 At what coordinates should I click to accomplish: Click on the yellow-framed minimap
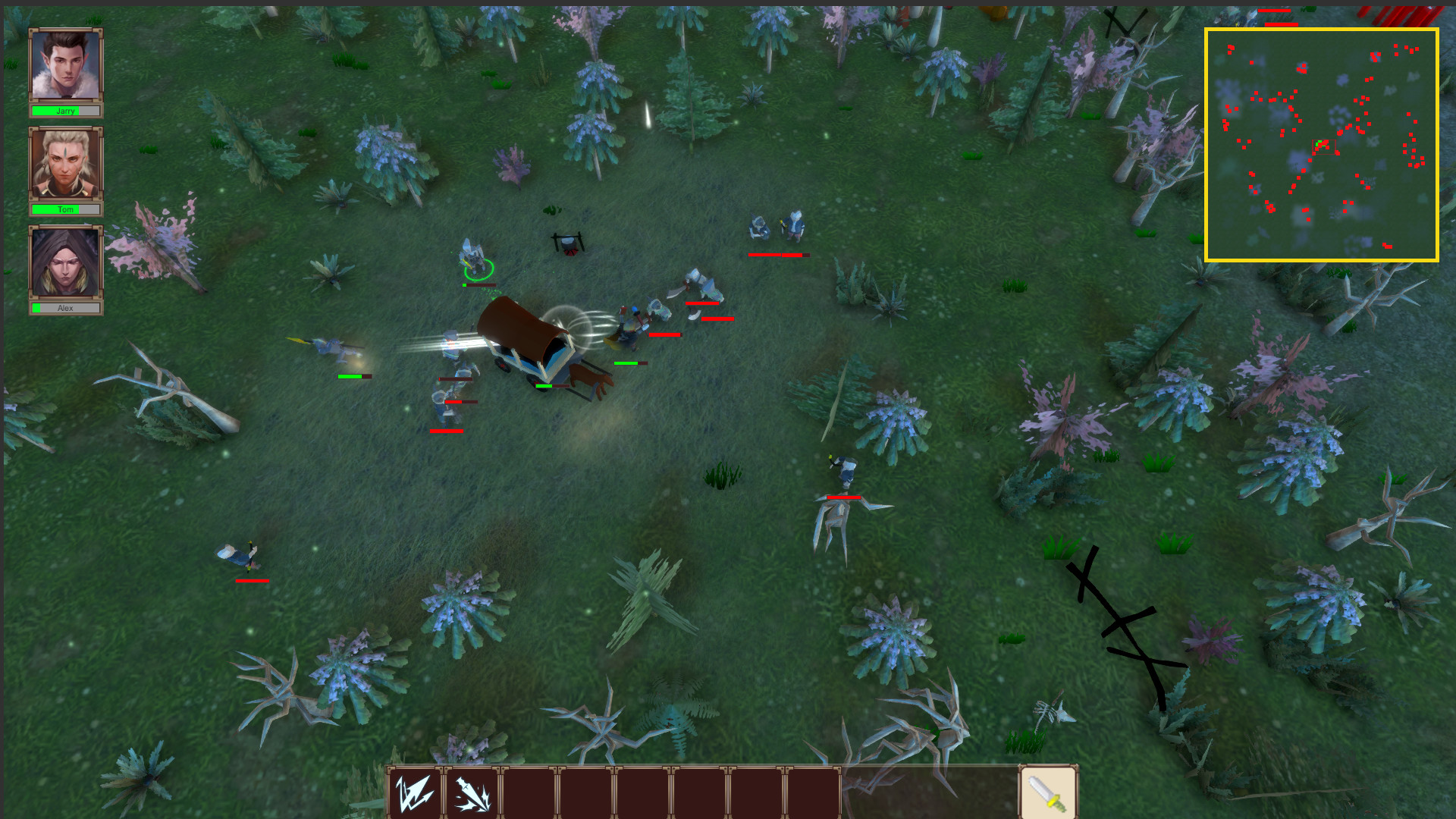(x=1321, y=145)
